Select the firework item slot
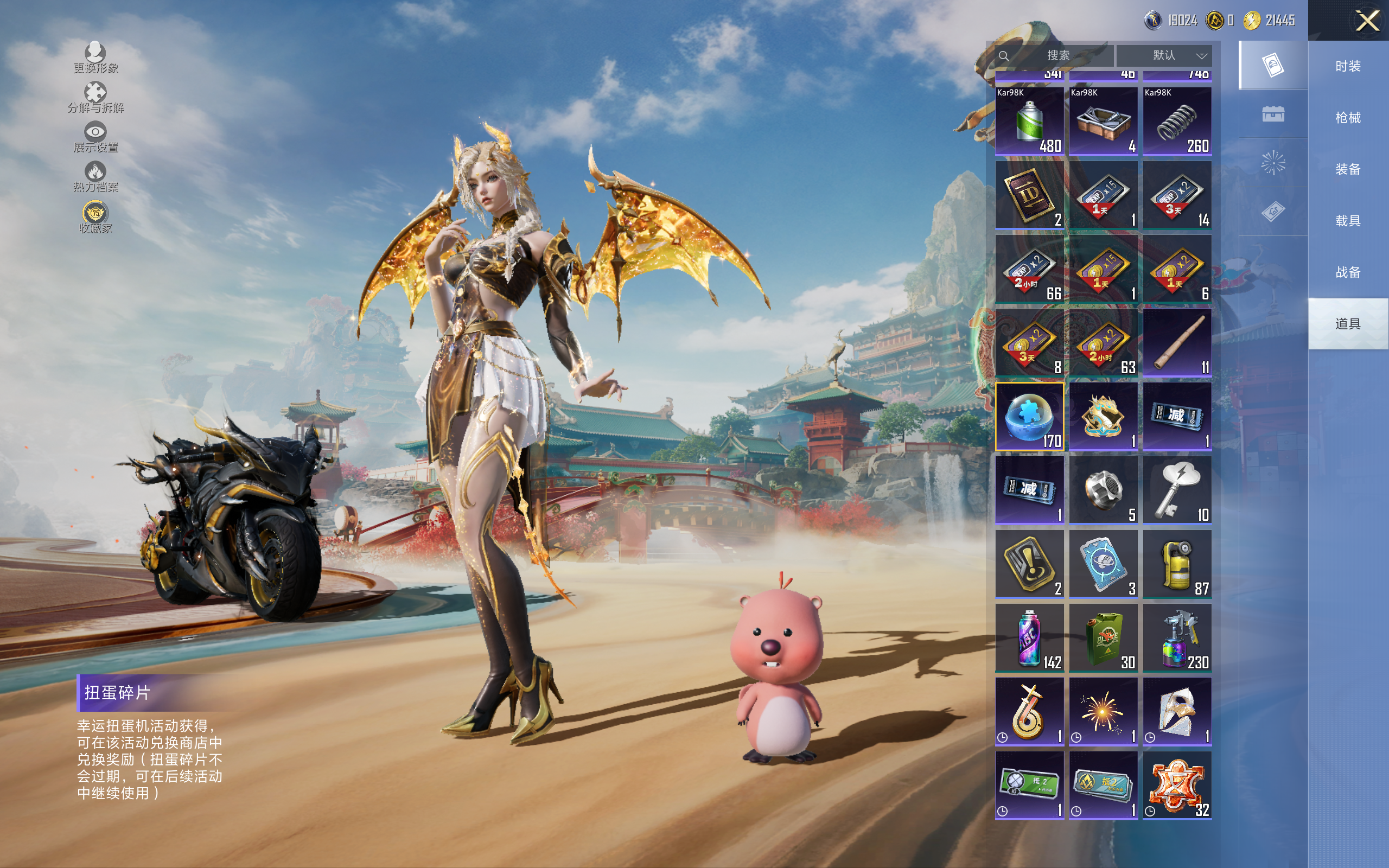Image resolution: width=1389 pixels, height=868 pixels. [1103, 711]
